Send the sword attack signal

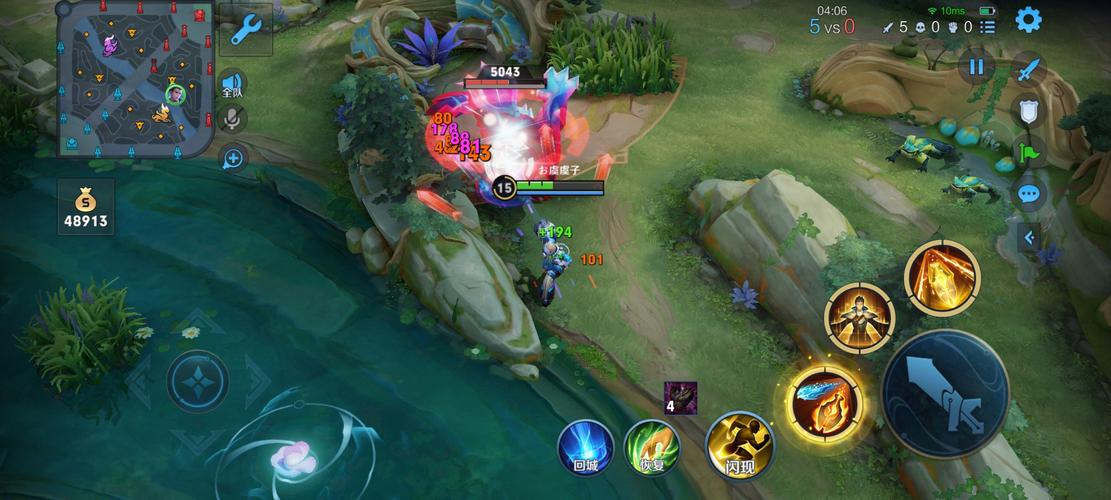[x=1029, y=70]
